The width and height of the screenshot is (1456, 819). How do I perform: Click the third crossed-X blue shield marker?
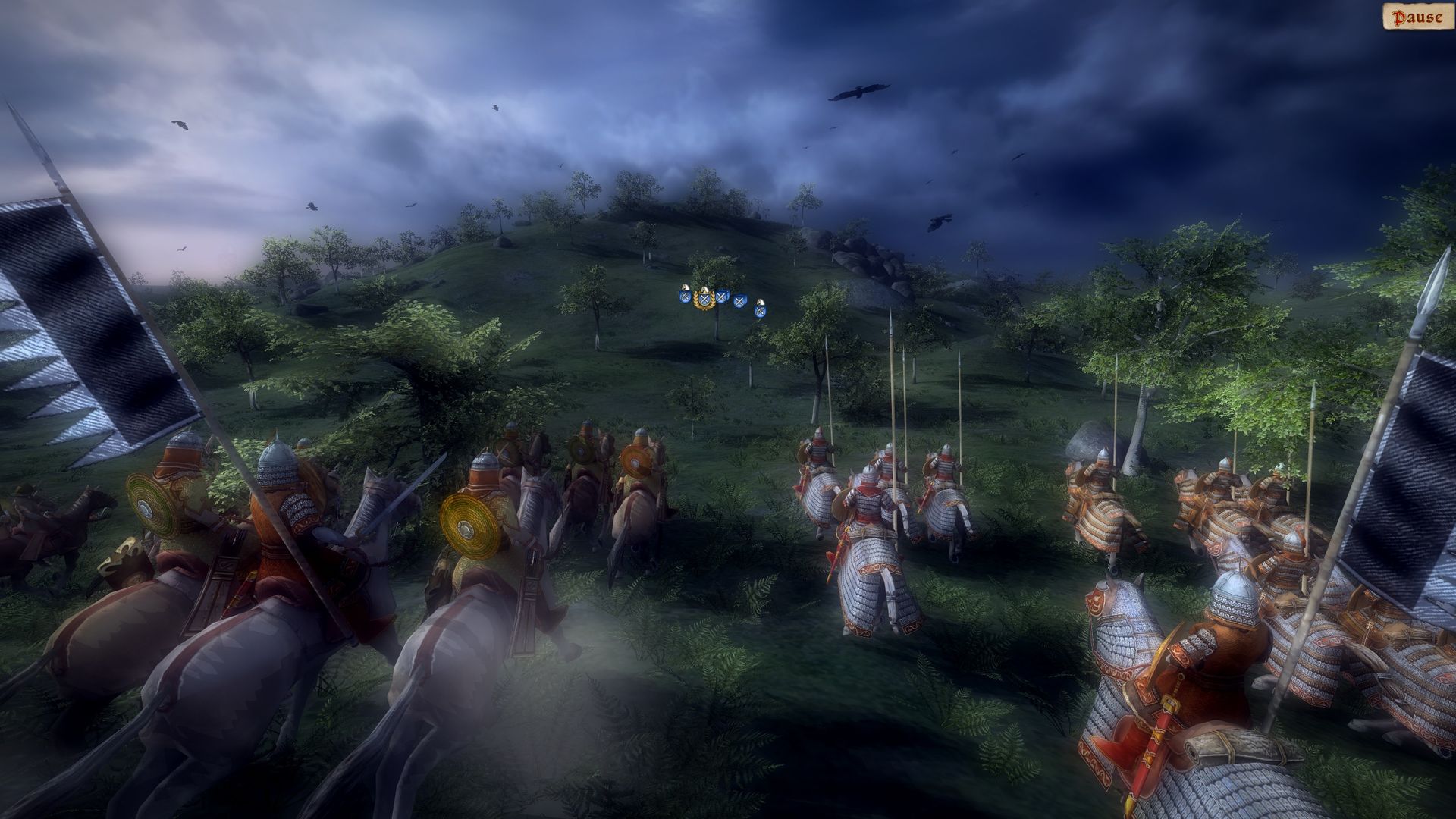(722, 297)
